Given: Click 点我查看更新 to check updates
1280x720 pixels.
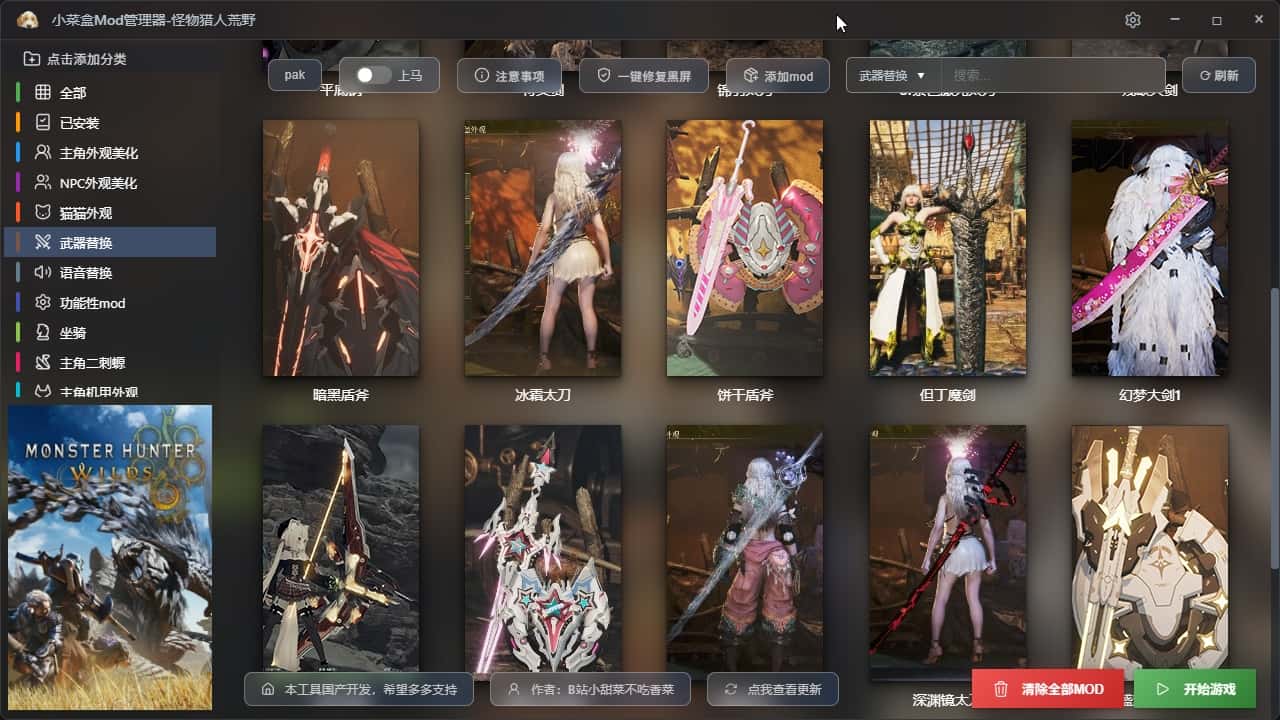Looking at the screenshot, I should 772,689.
